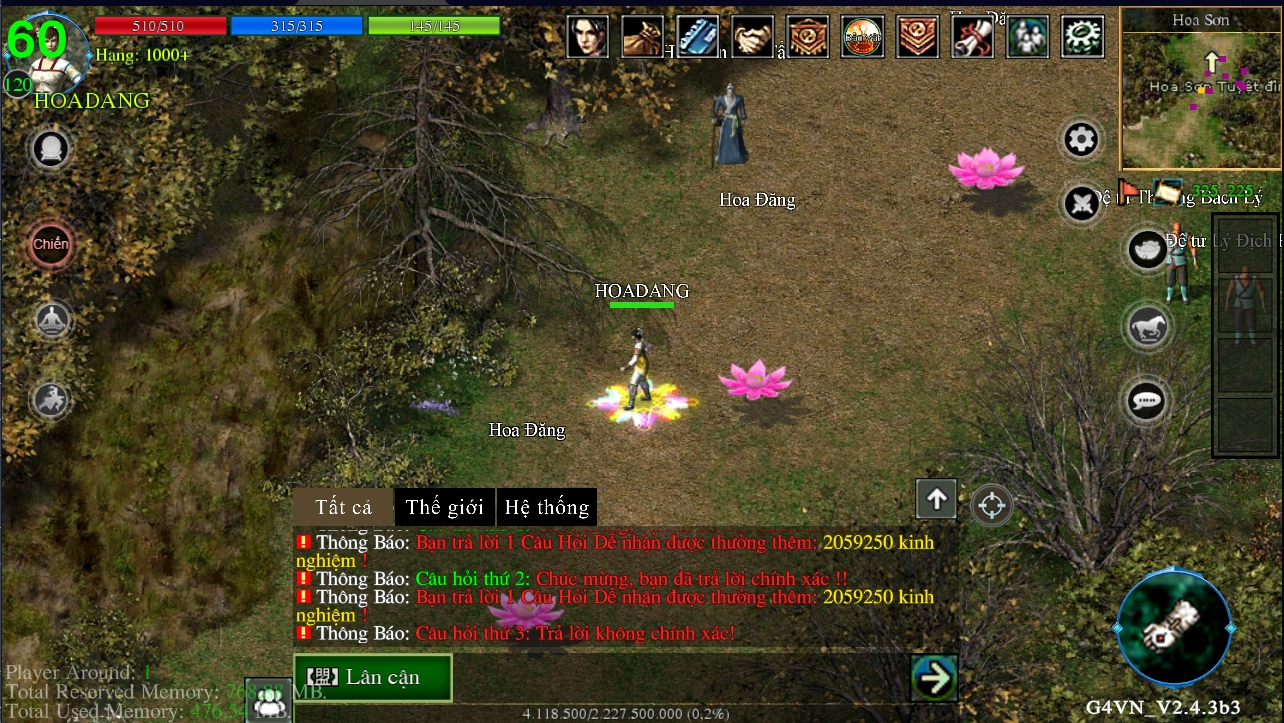Select the Tất cả chat tab

(x=343, y=507)
